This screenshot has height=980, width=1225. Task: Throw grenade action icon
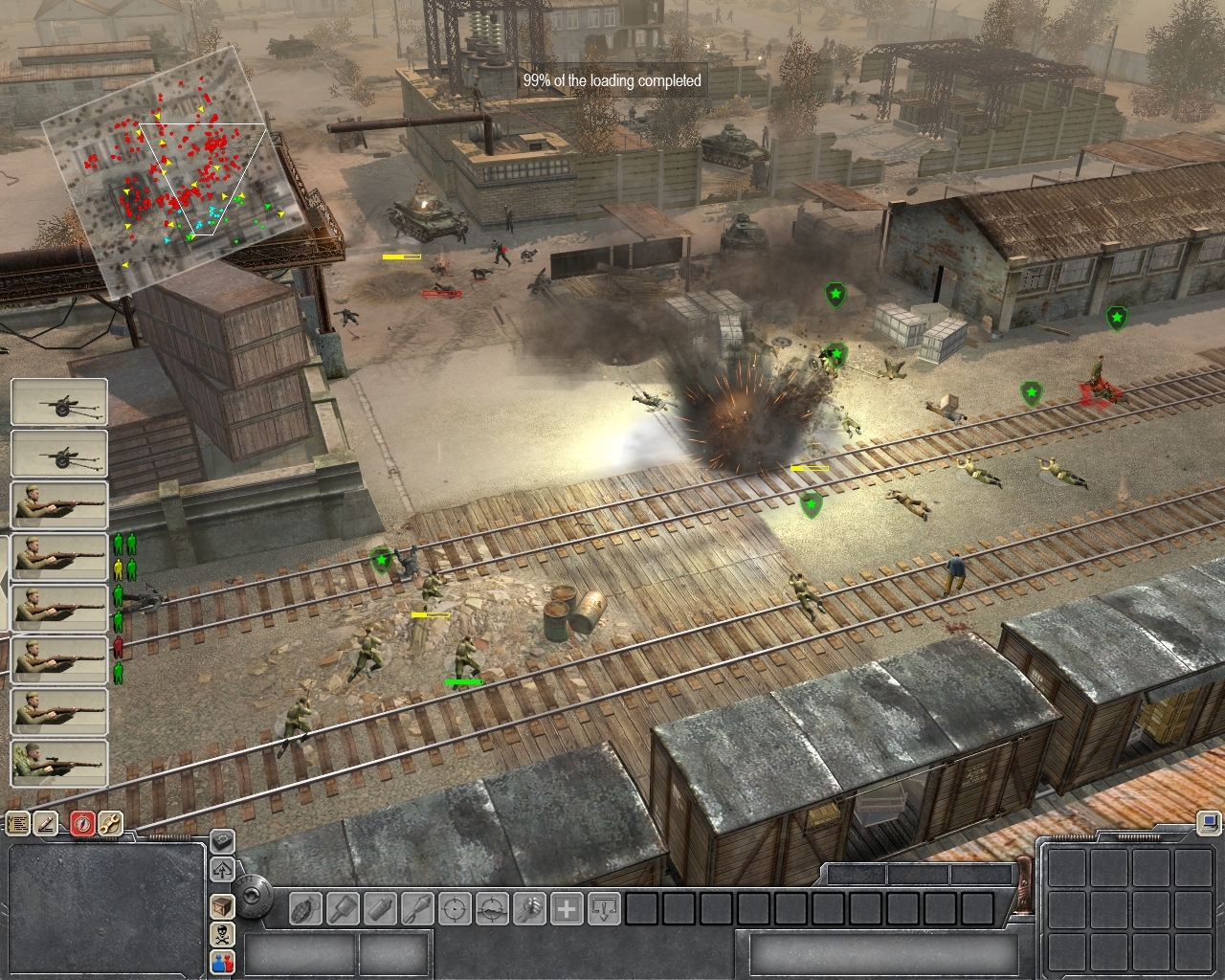(306, 908)
